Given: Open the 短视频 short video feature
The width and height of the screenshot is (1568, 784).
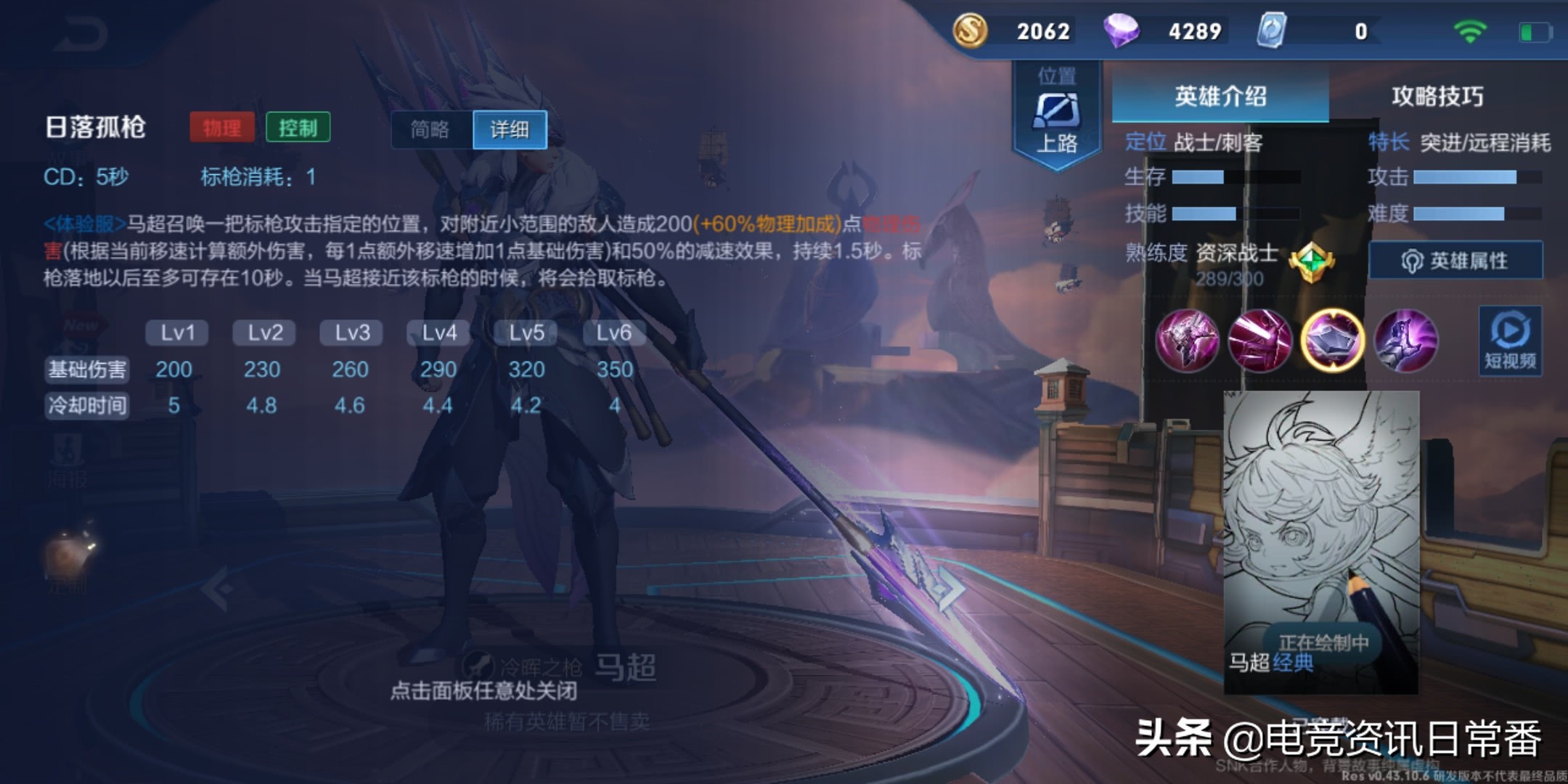Looking at the screenshot, I should pyautogui.click(x=1511, y=341).
